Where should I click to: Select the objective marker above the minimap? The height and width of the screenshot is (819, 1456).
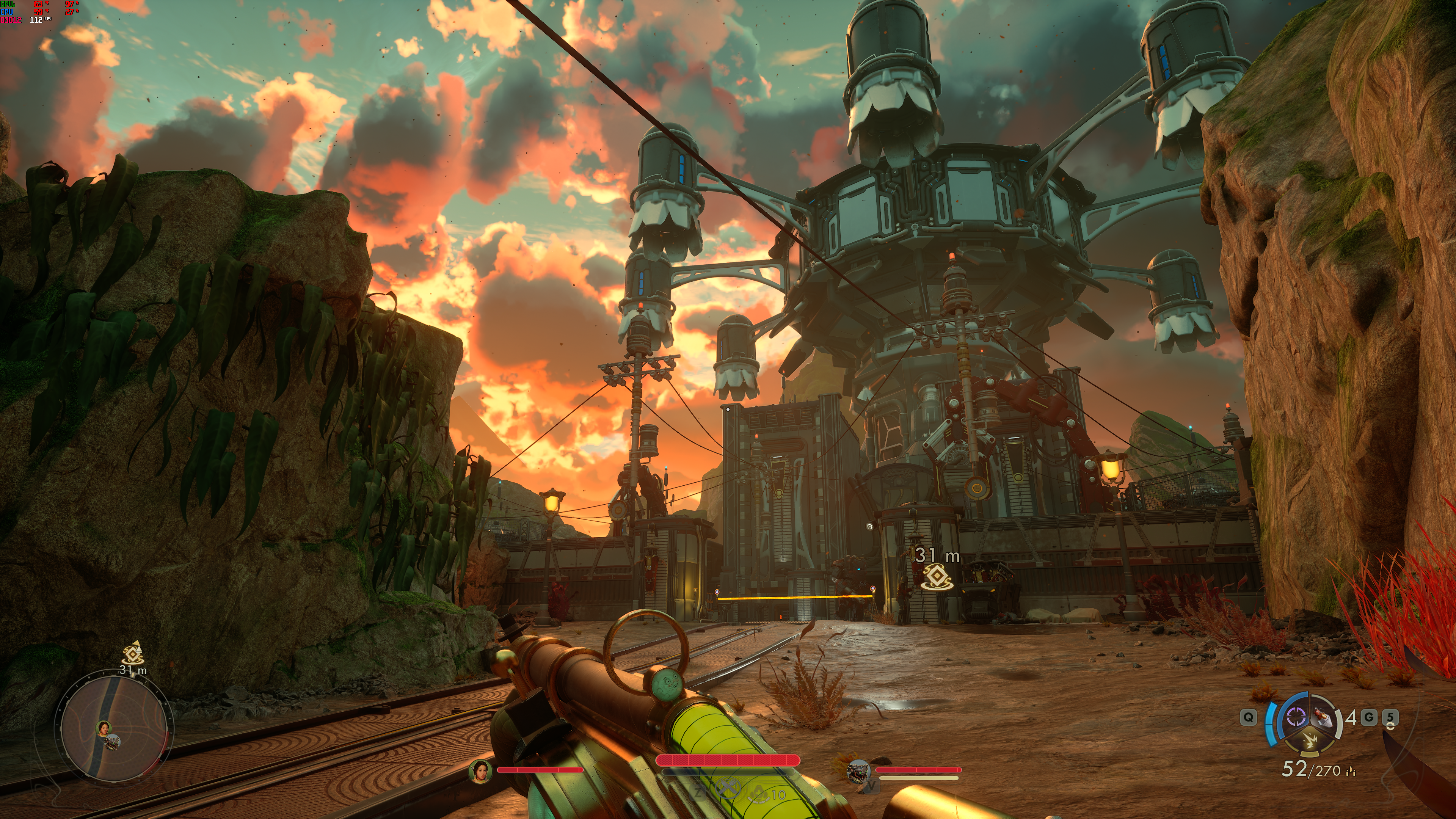(x=133, y=654)
